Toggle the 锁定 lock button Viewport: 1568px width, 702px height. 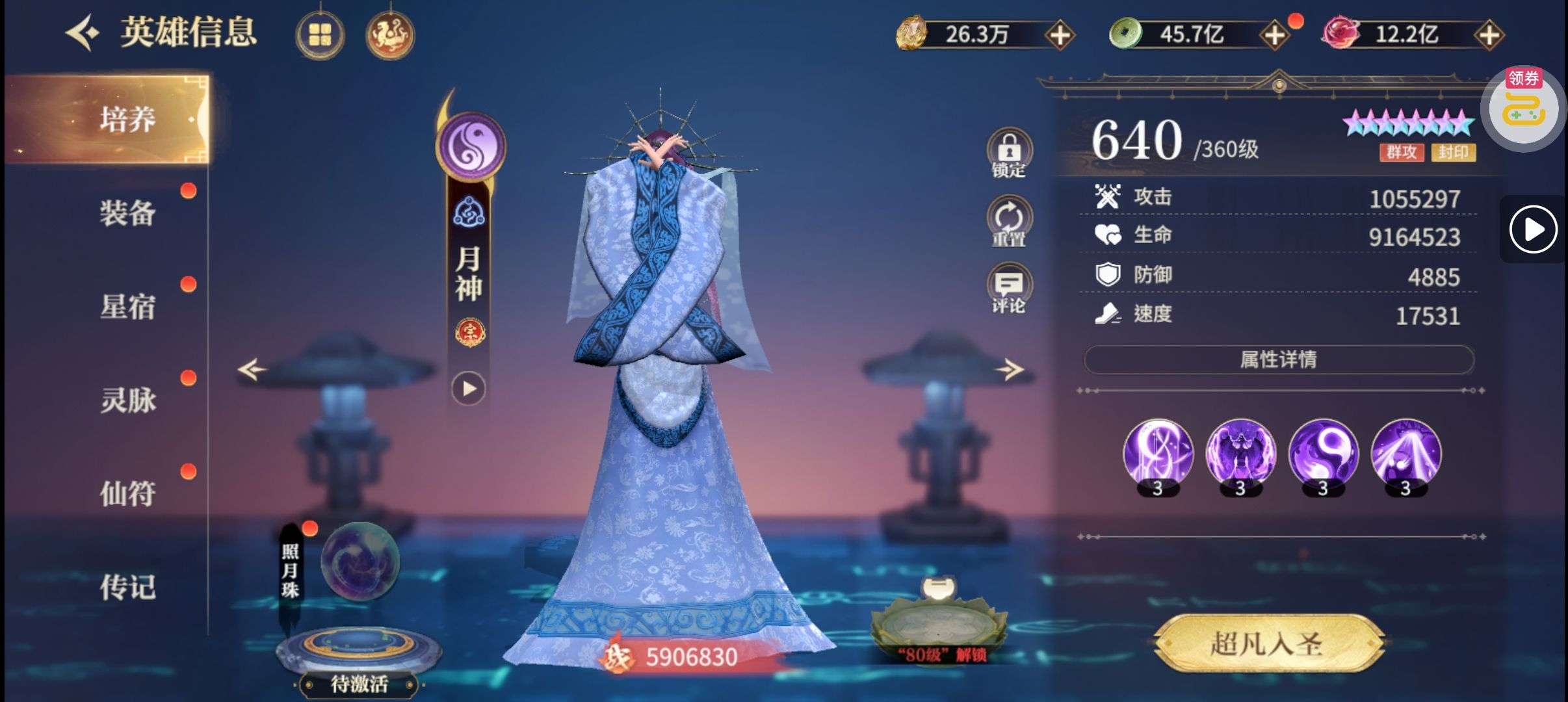coord(1008,153)
